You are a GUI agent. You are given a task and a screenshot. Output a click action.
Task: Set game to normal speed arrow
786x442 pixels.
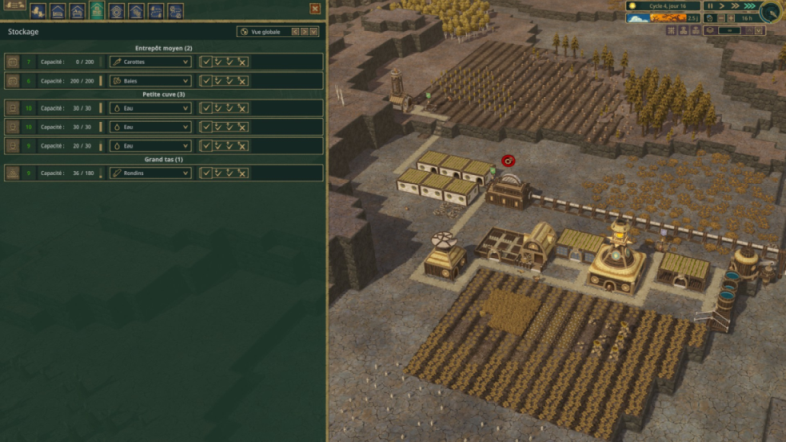pyautogui.click(x=722, y=6)
